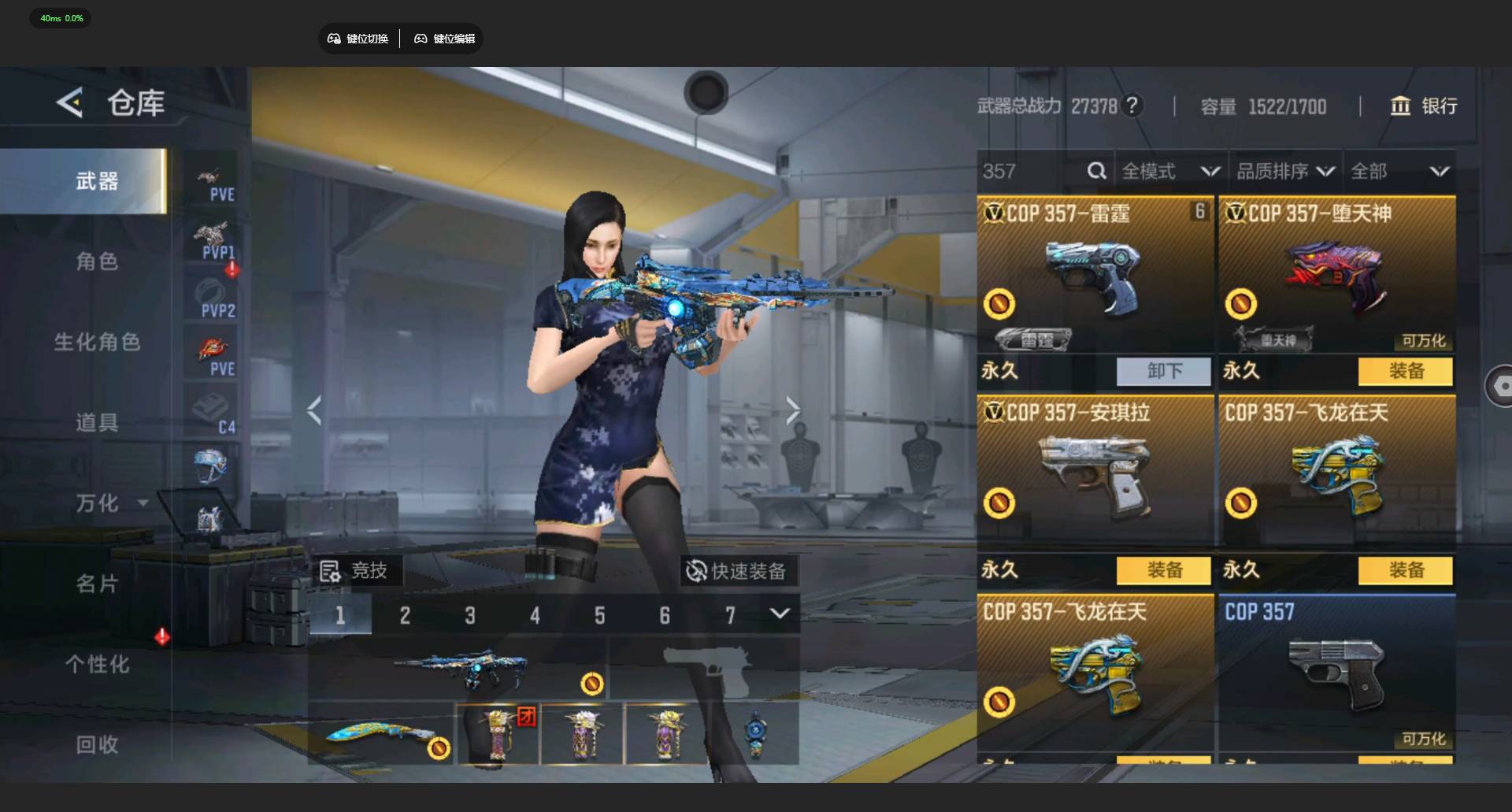The image size is (1512, 812).
Task: Go back from the 仓库 screen
Action: pos(70,103)
